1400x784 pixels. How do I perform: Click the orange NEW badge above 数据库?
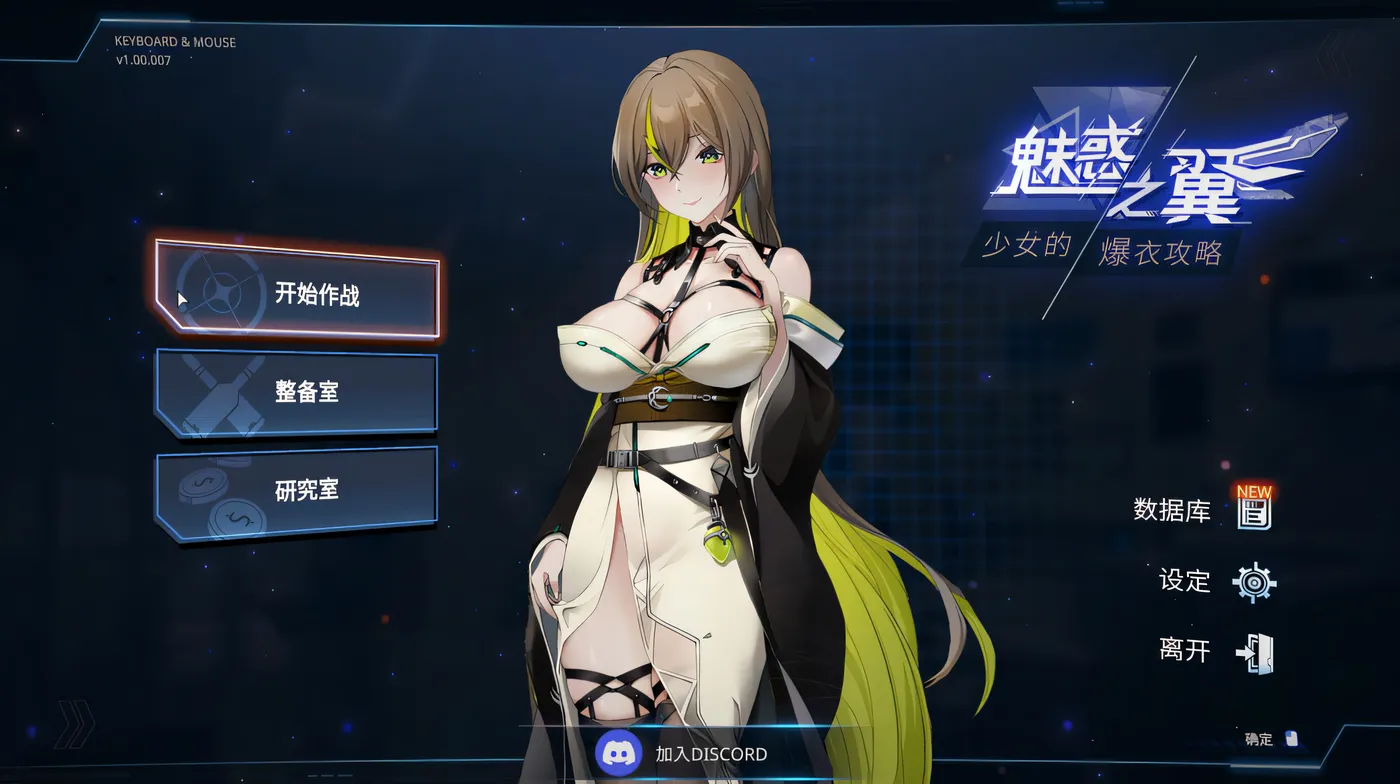tap(1253, 492)
